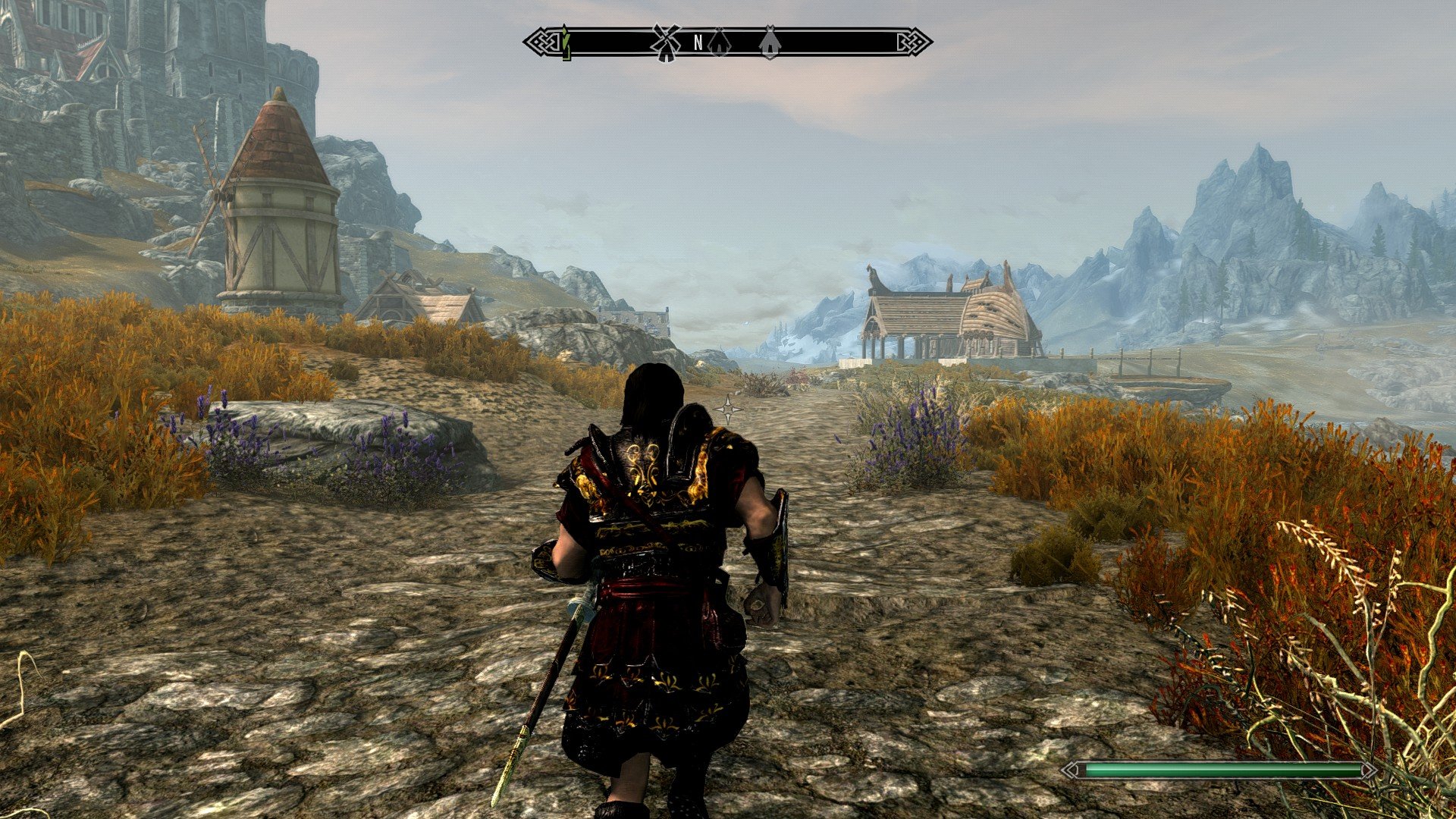Select the green marker at the compass edge
Image resolution: width=1456 pixels, height=819 pixels.
point(566,43)
